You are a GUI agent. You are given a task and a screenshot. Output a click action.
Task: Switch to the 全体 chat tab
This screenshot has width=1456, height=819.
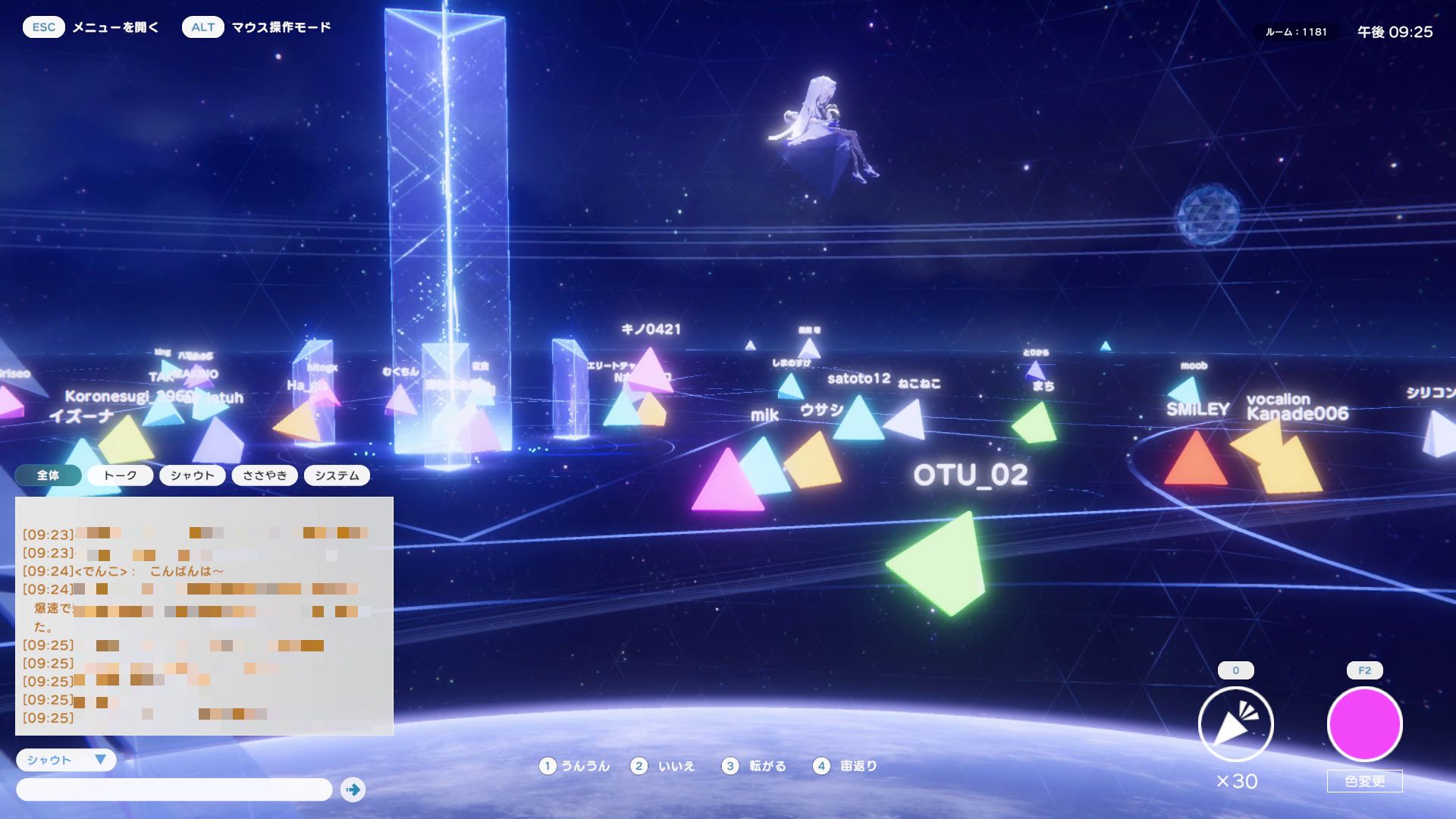point(48,475)
